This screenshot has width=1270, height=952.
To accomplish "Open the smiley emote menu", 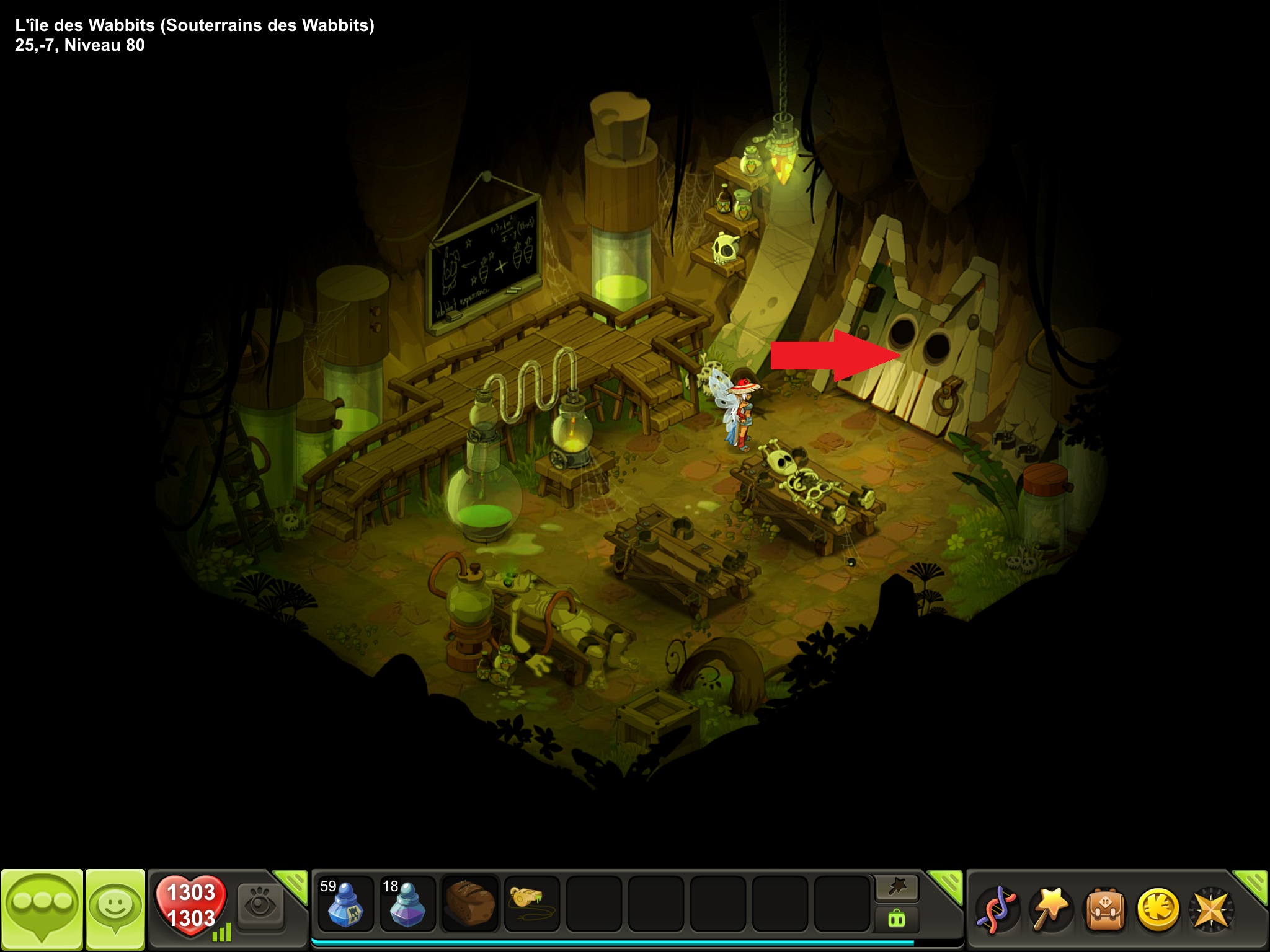I will [x=115, y=909].
